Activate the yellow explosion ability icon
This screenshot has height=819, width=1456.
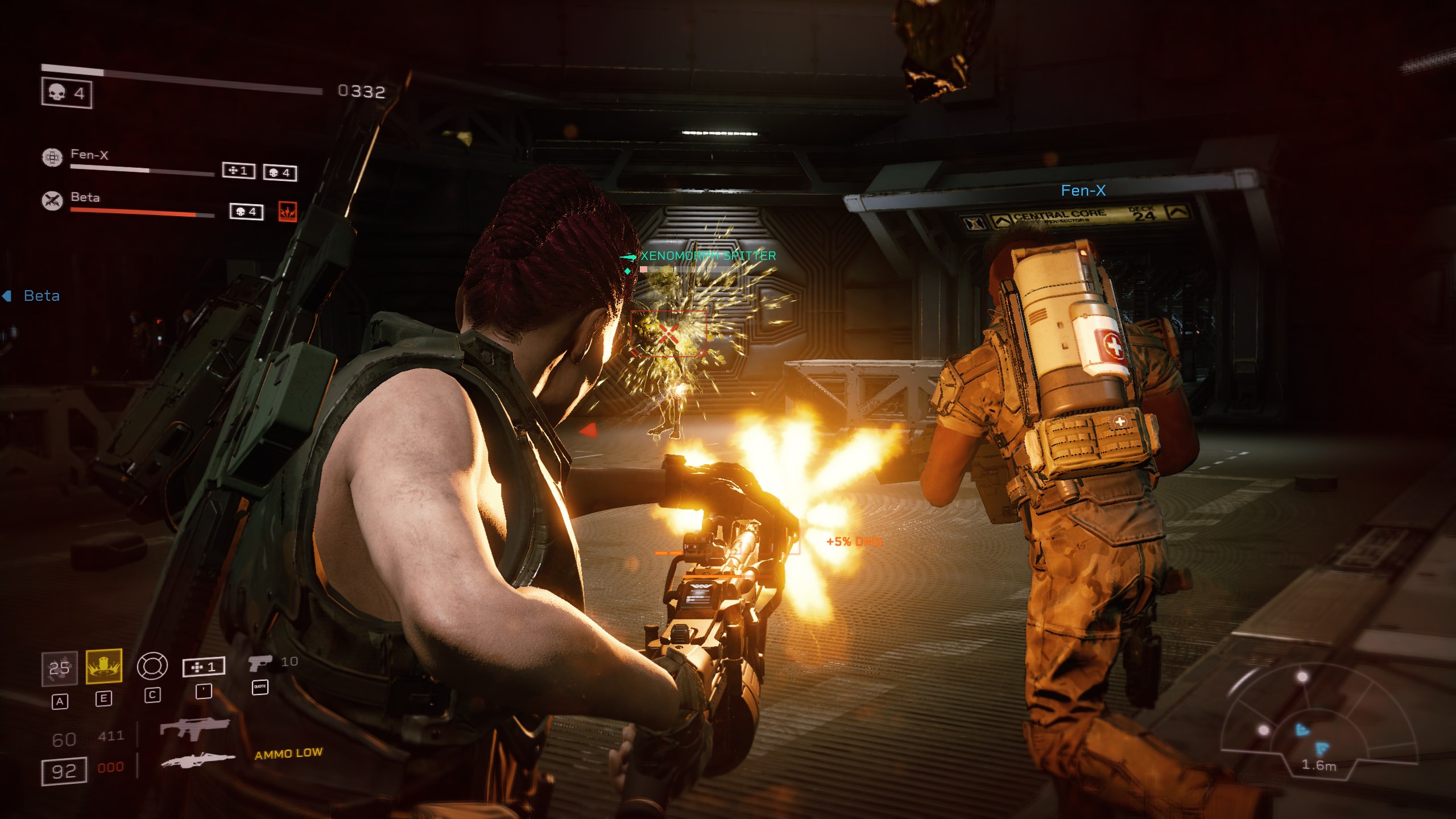pos(104,665)
